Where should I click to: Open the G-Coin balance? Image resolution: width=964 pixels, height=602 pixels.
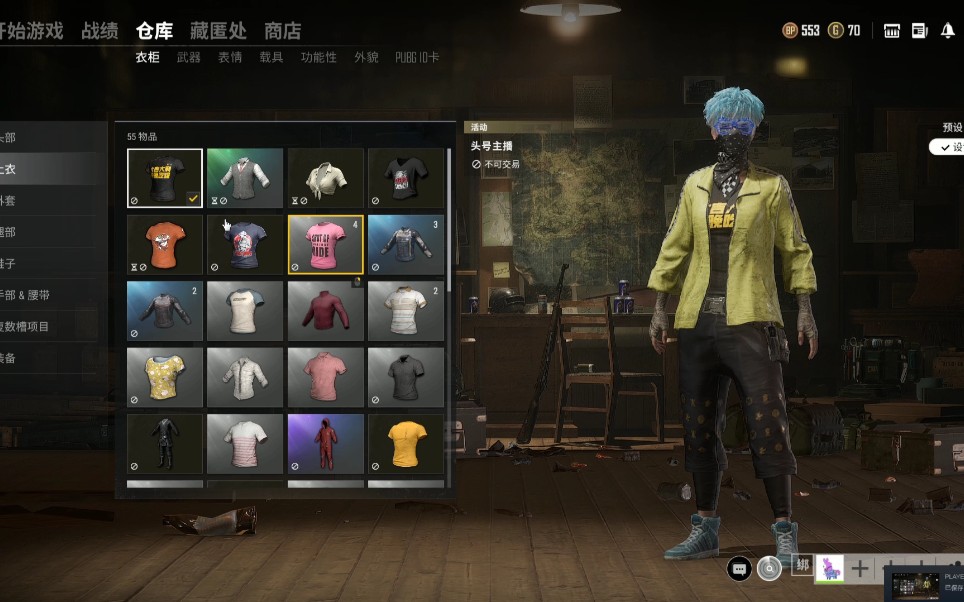point(843,31)
